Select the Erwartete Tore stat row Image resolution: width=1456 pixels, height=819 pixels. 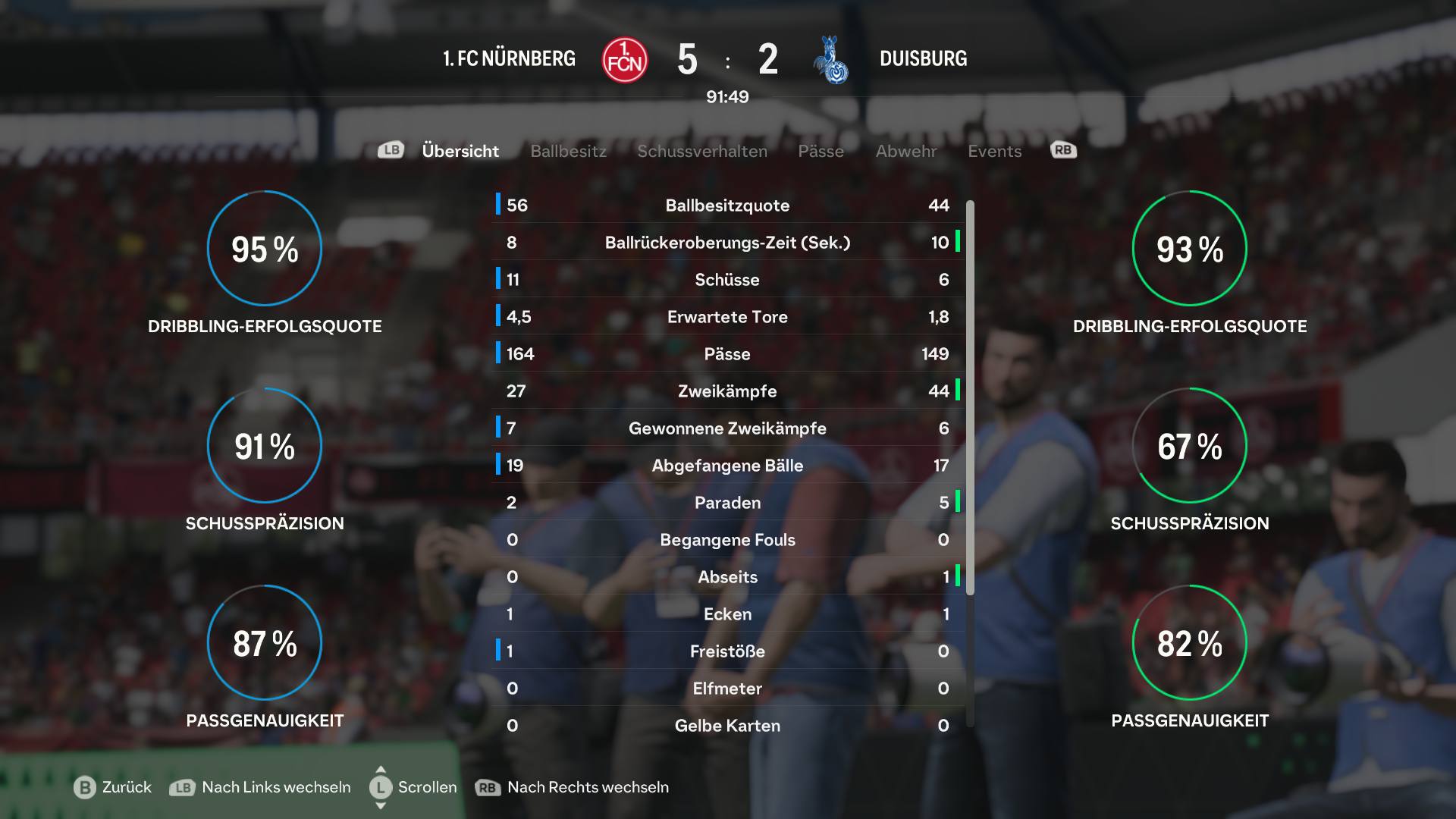[x=727, y=317]
